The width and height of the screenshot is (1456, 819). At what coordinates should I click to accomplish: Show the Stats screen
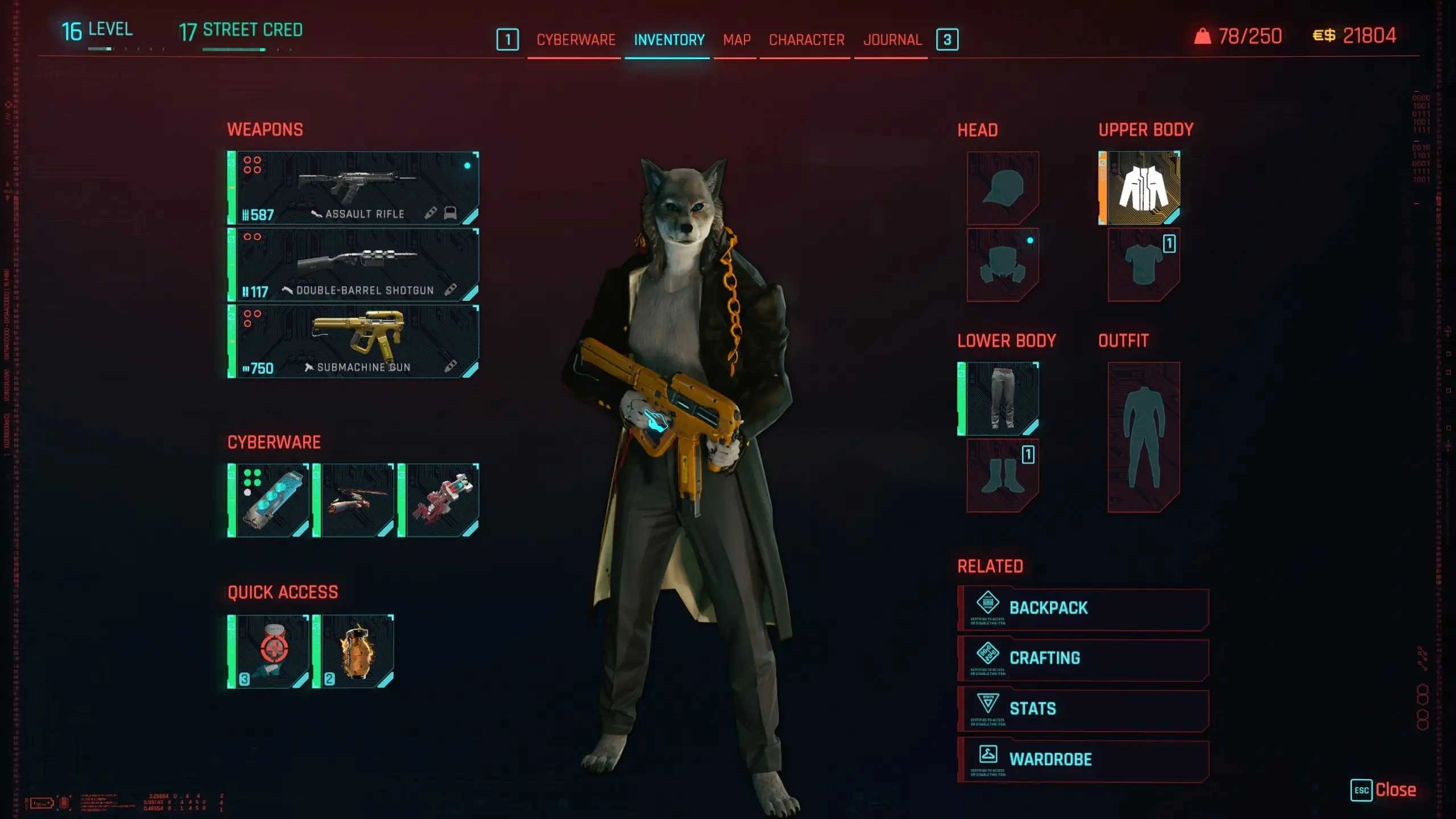(x=1083, y=709)
